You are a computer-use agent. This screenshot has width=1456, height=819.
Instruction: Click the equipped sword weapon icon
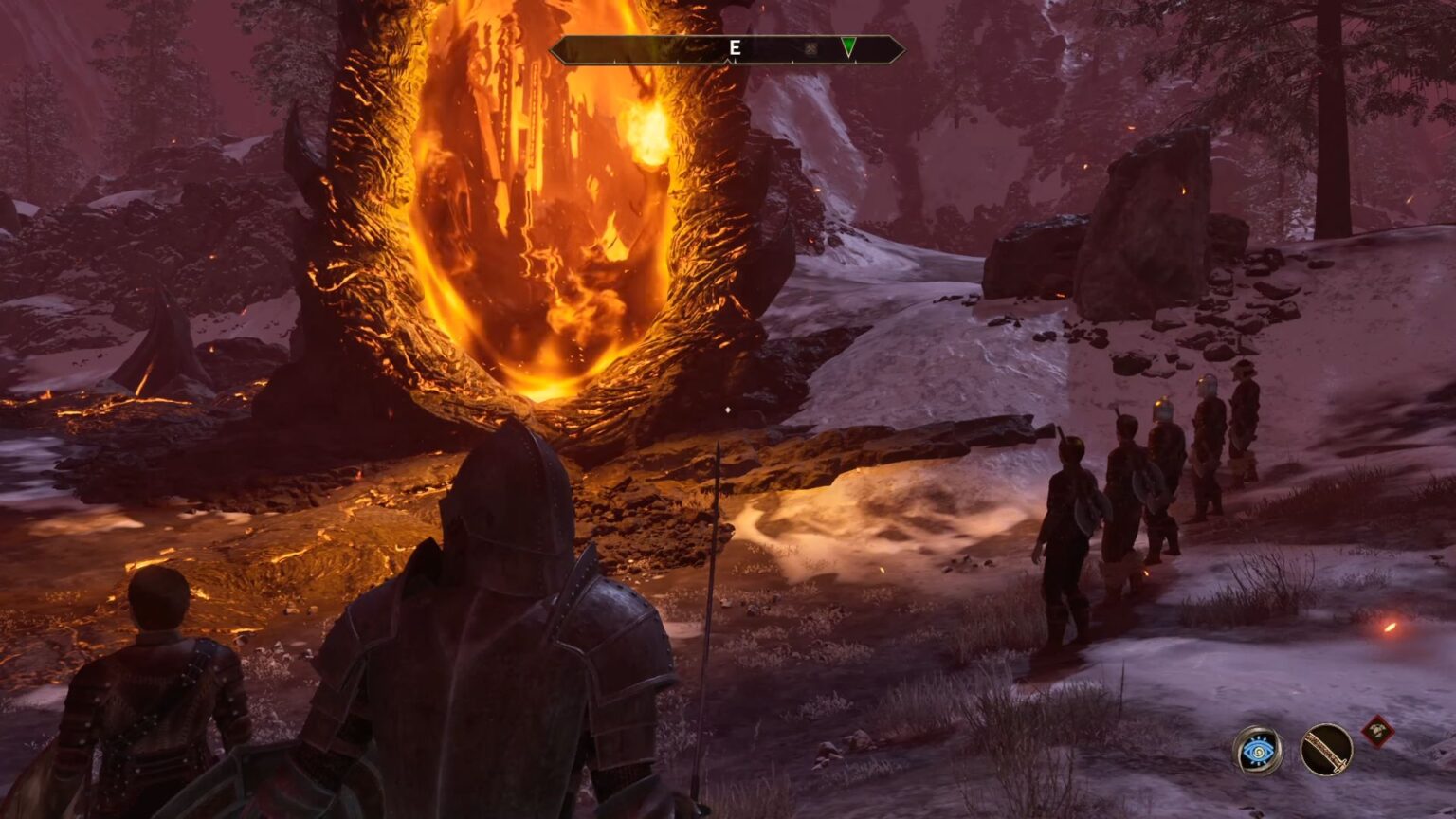(x=1326, y=750)
